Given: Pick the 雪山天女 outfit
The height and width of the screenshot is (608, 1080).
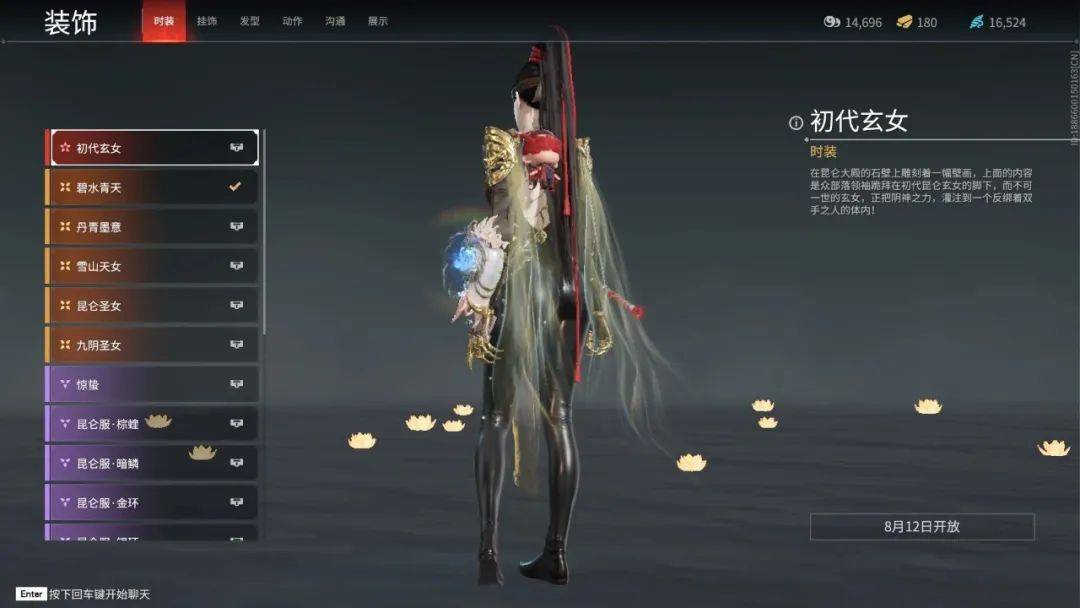Looking at the screenshot, I should pyautogui.click(x=152, y=266).
